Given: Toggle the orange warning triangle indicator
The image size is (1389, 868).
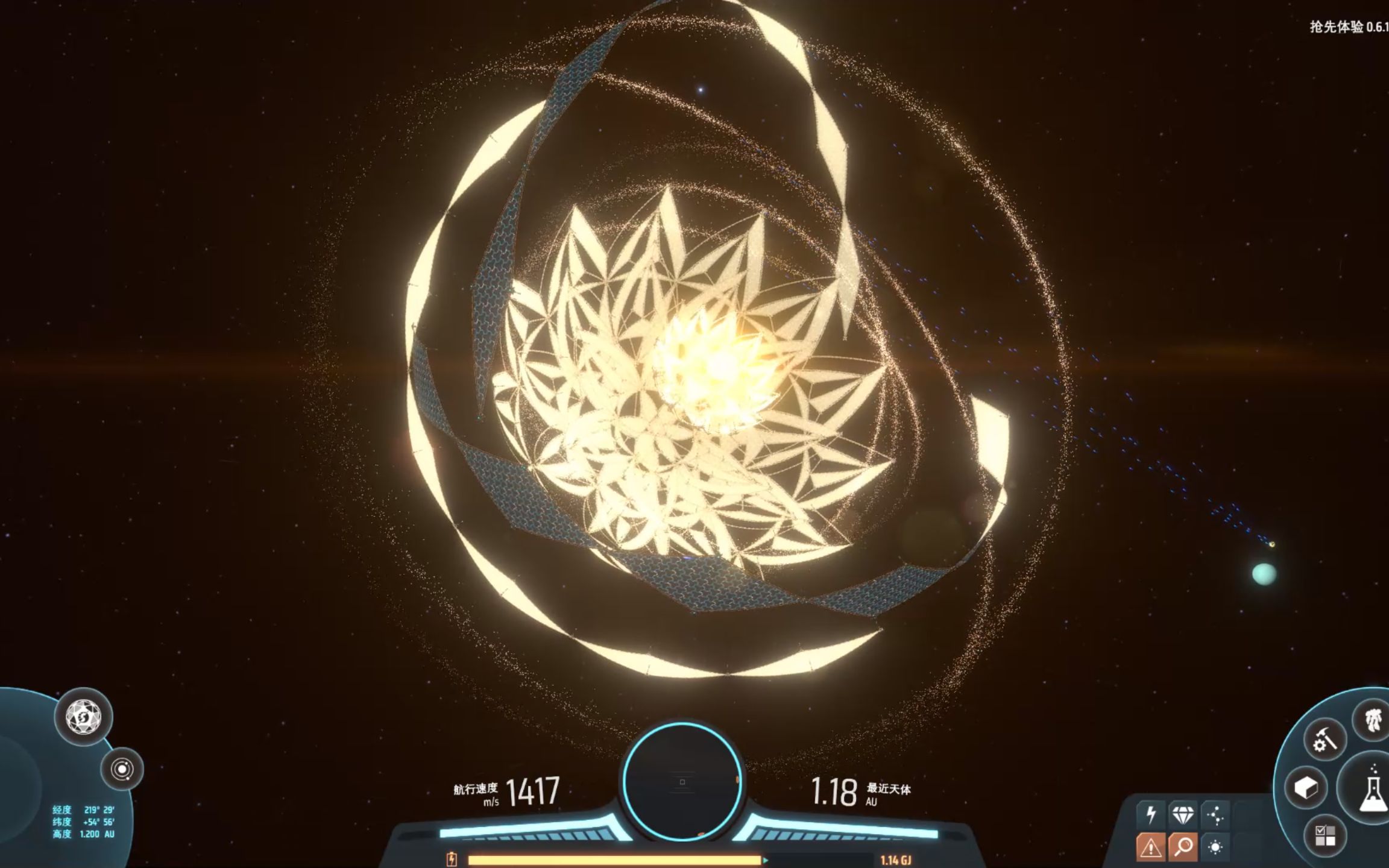Looking at the screenshot, I should point(1151,848).
